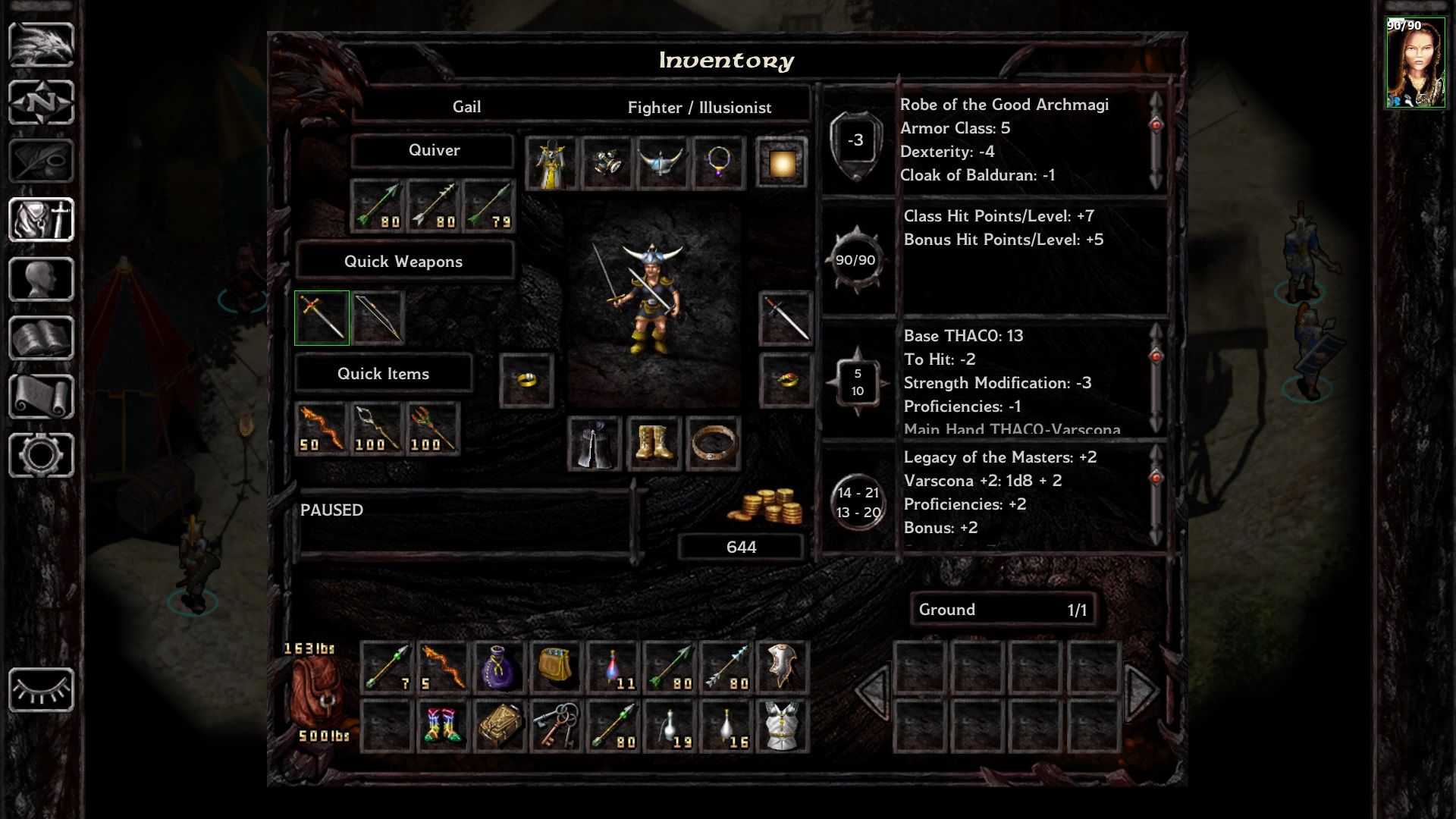The height and width of the screenshot is (819, 1456).
Task: Click the Fighter / Illusionist class label
Action: coord(698,108)
